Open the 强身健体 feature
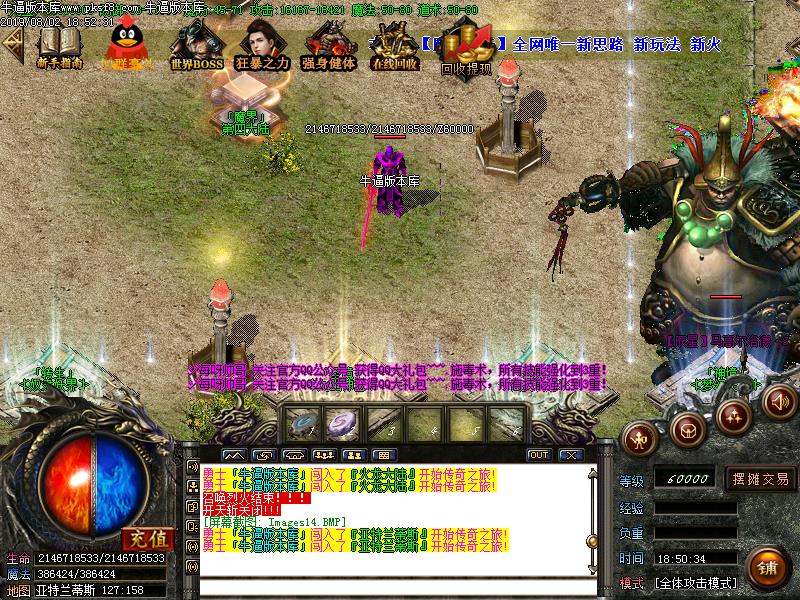 click(329, 46)
